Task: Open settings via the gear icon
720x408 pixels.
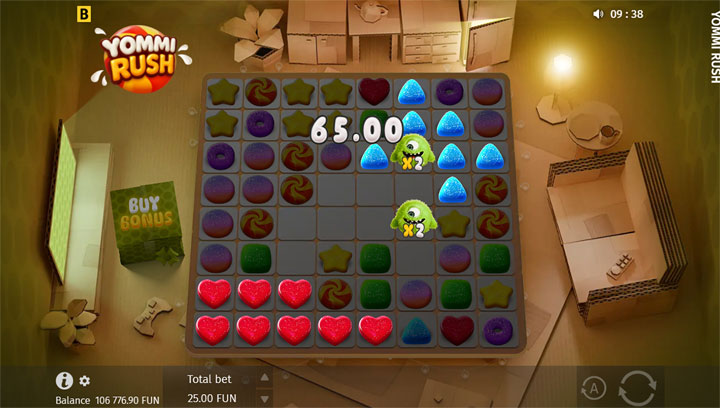Action: pyautogui.click(x=85, y=381)
